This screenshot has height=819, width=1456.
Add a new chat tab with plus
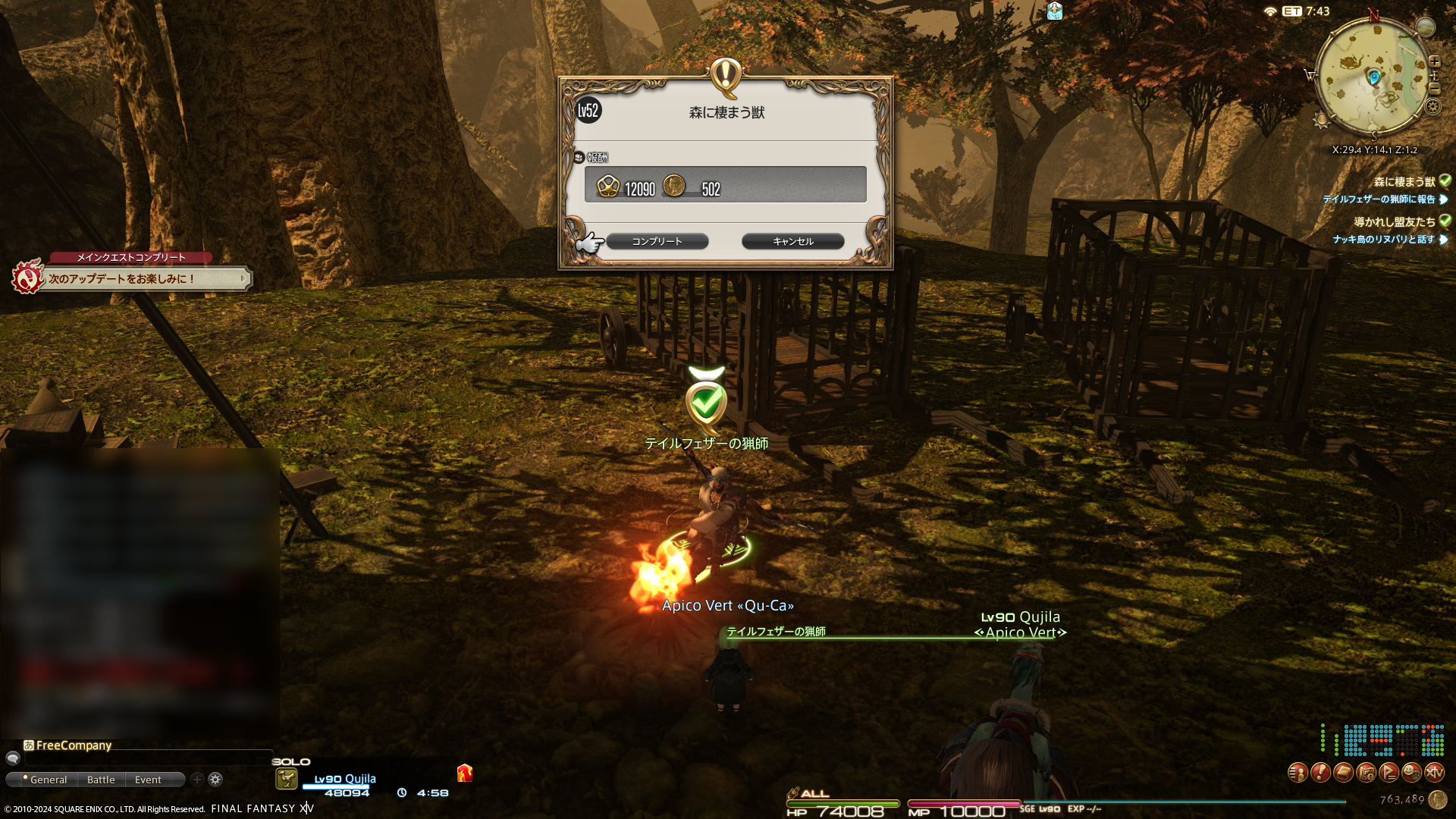[197, 779]
